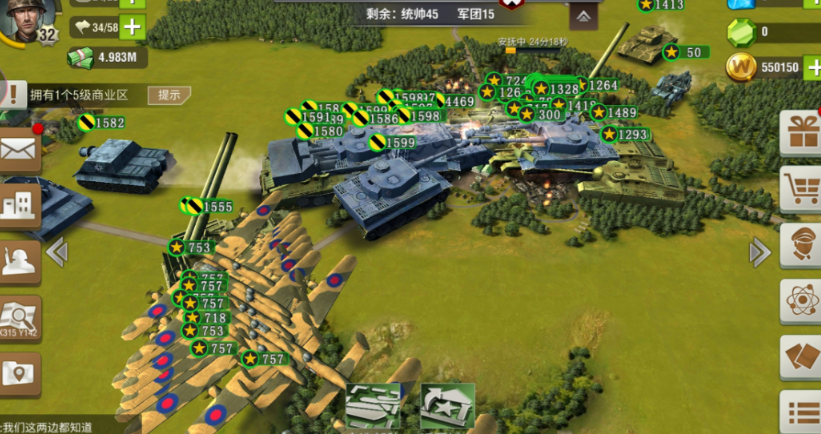The height and width of the screenshot is (434, 821).
Task: Open the commander profile portrait
Action: point(25,18)
